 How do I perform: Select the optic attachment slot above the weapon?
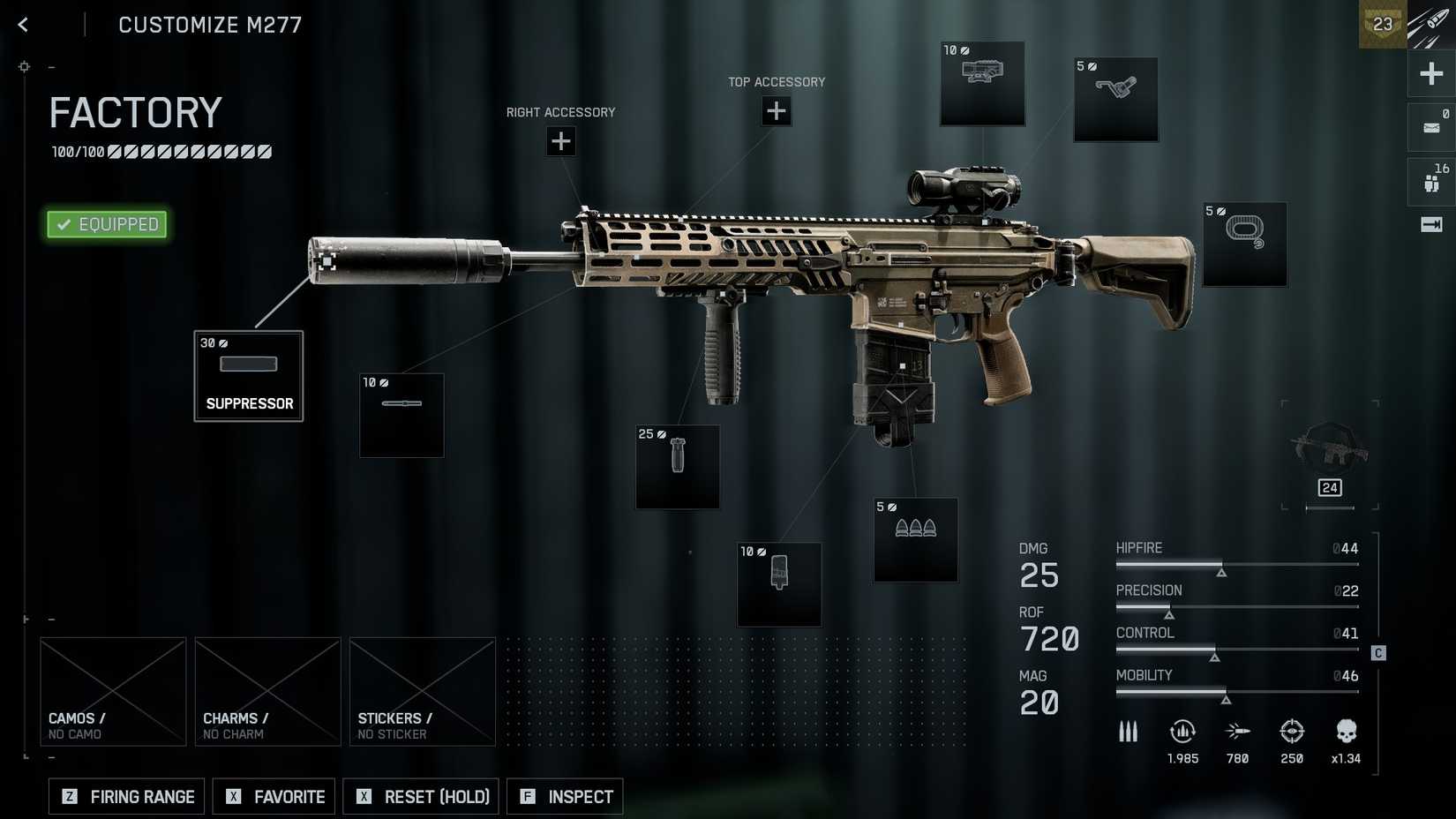982,84
